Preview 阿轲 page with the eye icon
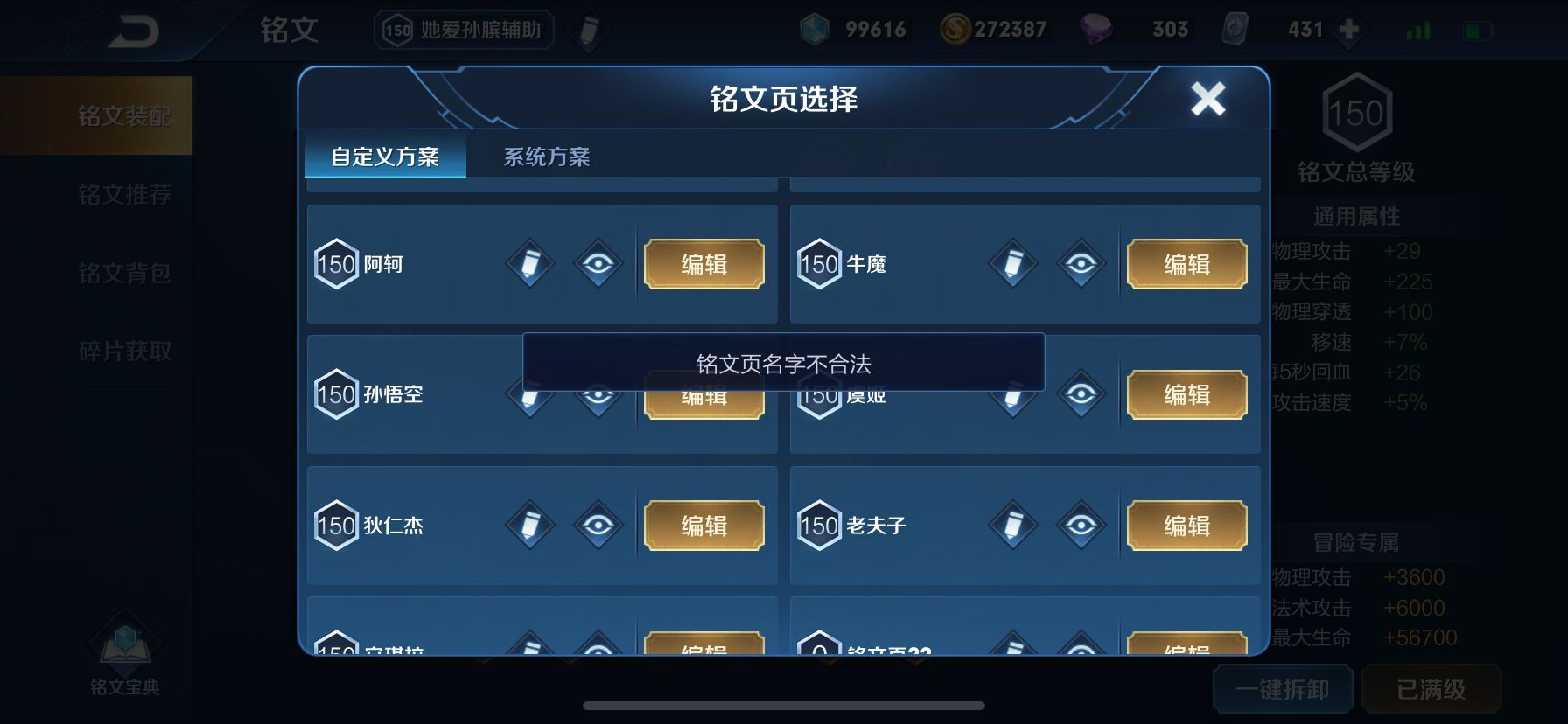Viewport: 1568px width, 724px height. (597, 263)
